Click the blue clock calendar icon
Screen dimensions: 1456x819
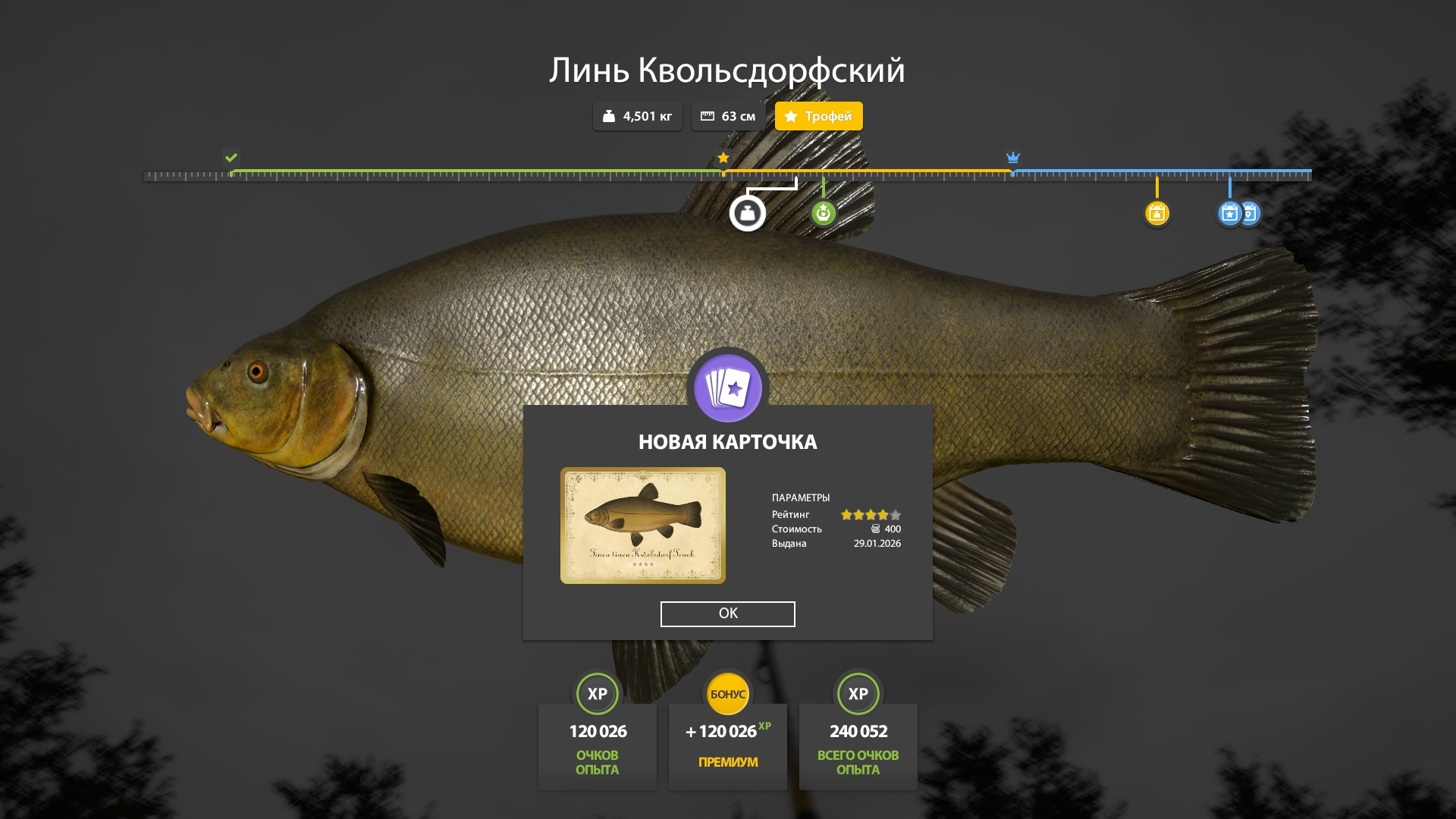pos(1249,215)
